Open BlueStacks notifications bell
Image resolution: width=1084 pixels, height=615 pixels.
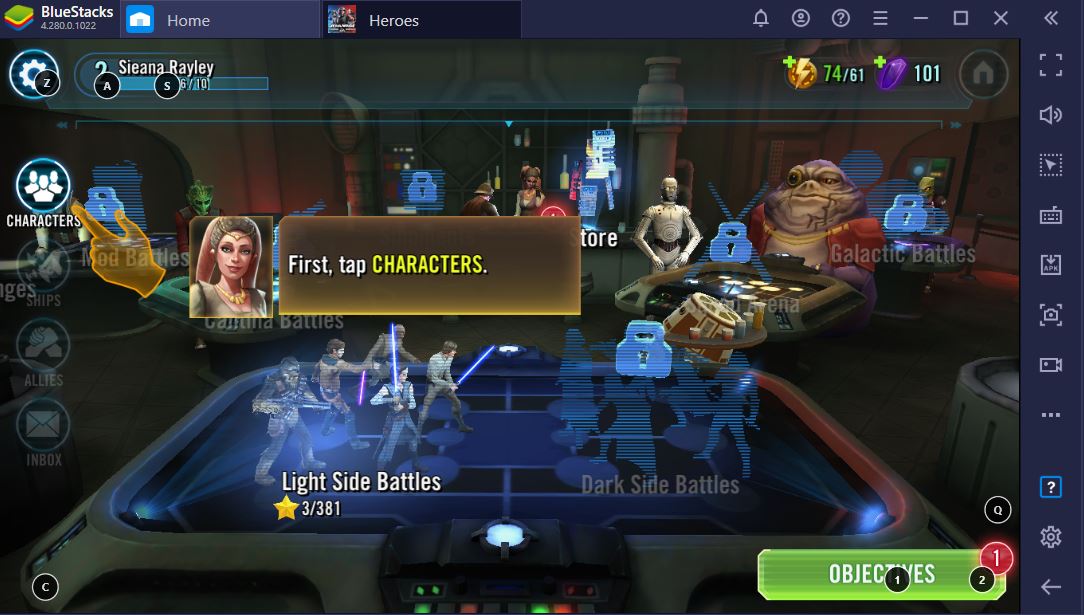(x=761, y=19)
